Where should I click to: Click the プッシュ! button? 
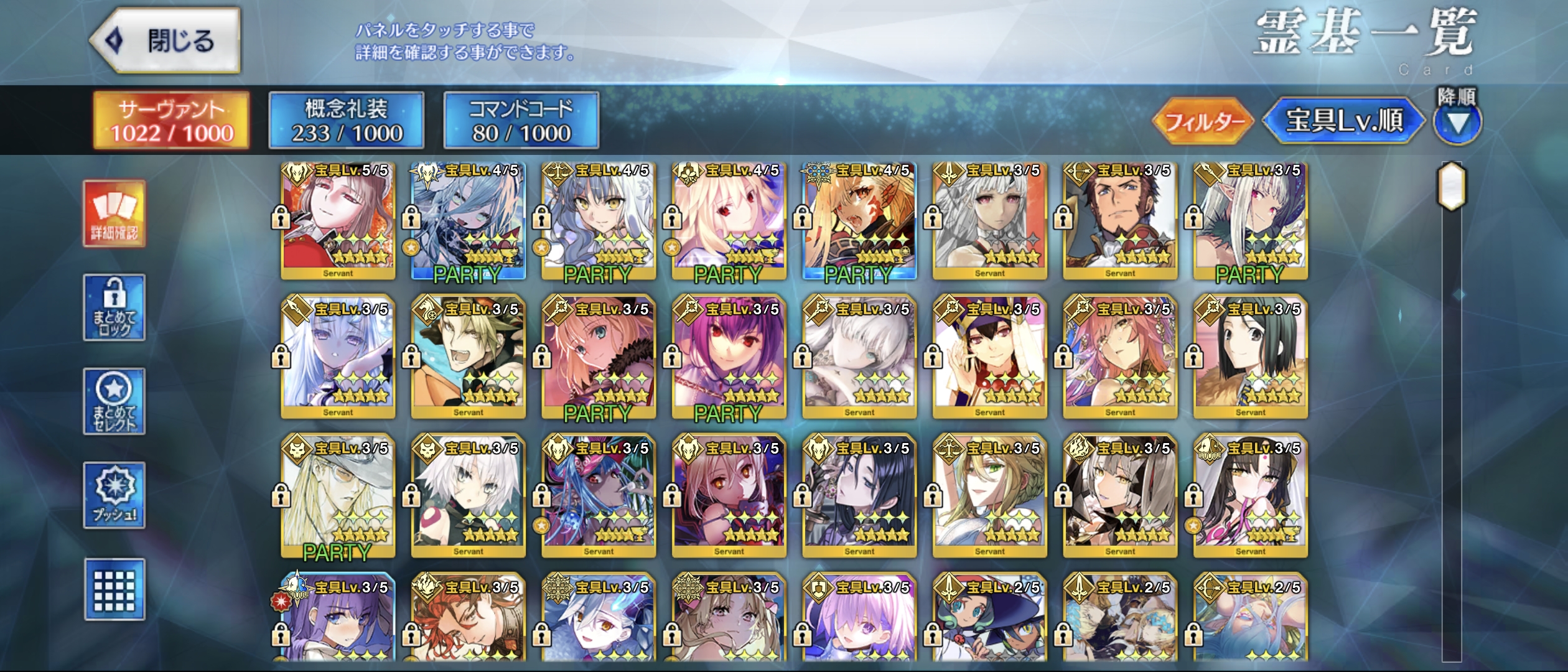point(114,495)
